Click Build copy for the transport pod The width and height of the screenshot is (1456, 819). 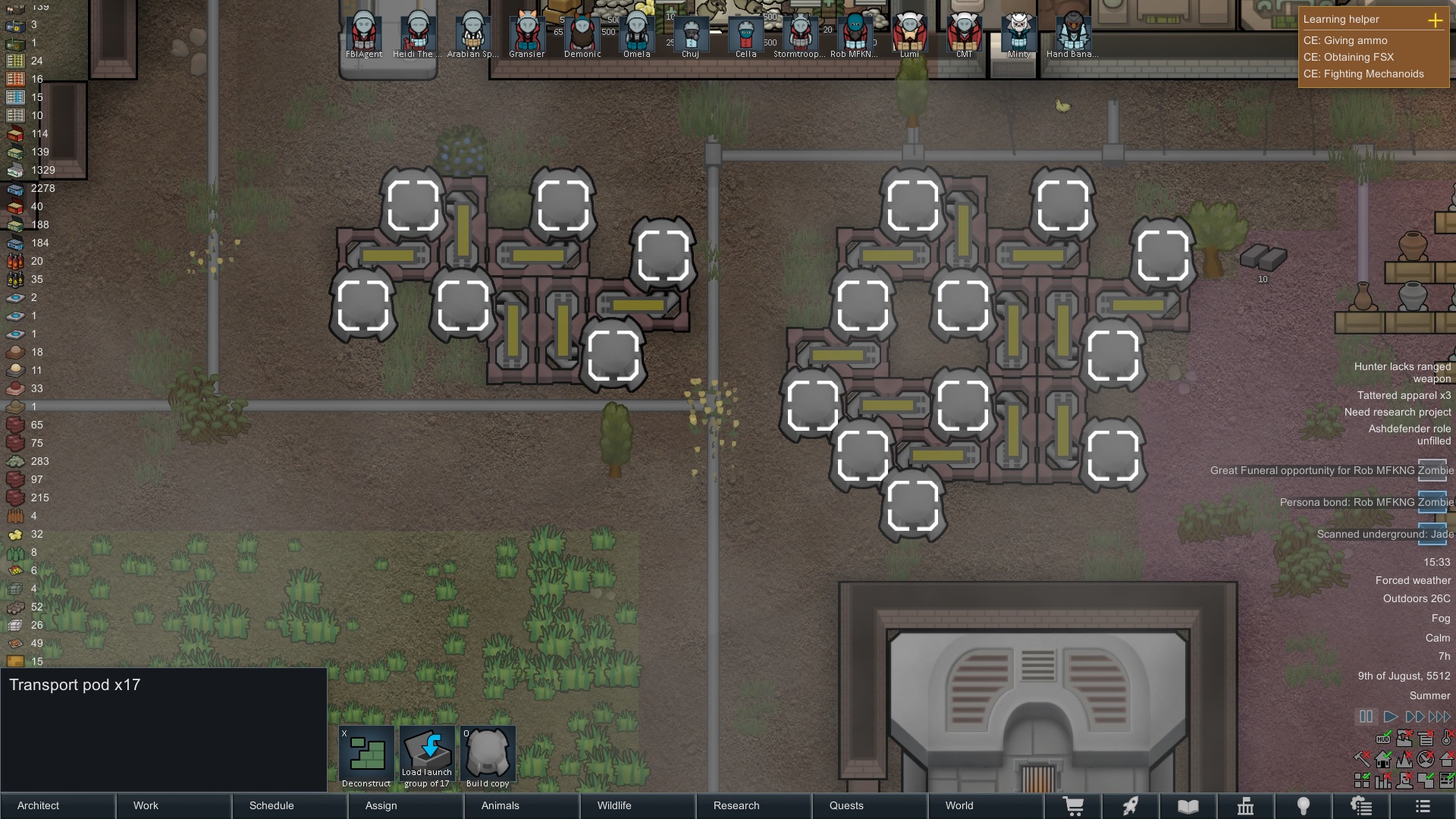(488, 755)
